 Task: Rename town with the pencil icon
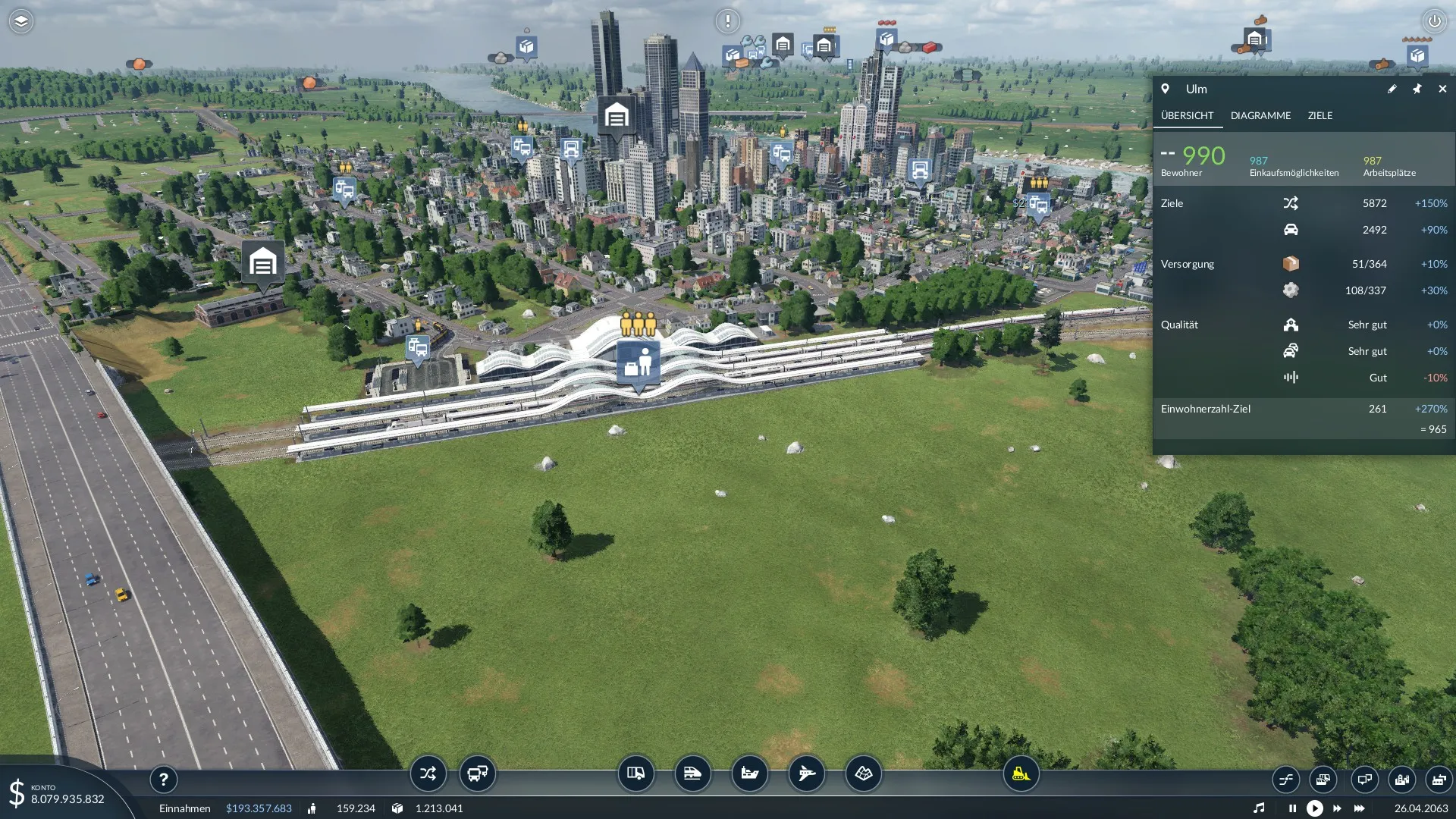[1392, 89]
